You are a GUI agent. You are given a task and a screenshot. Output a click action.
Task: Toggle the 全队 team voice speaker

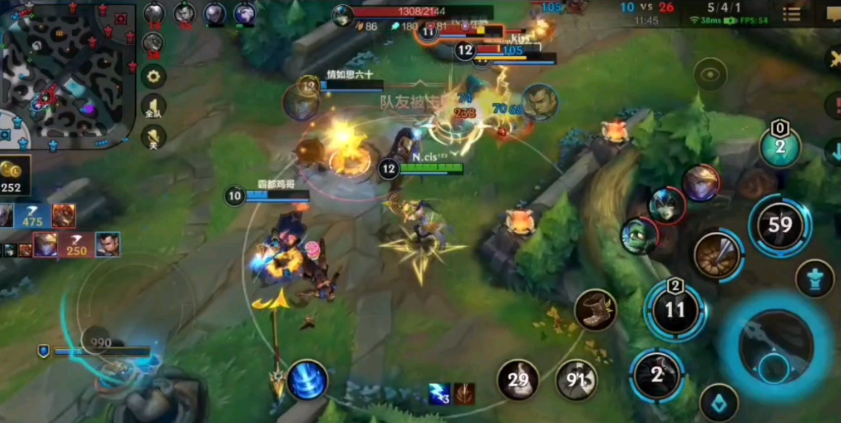[x=153, y=107]
